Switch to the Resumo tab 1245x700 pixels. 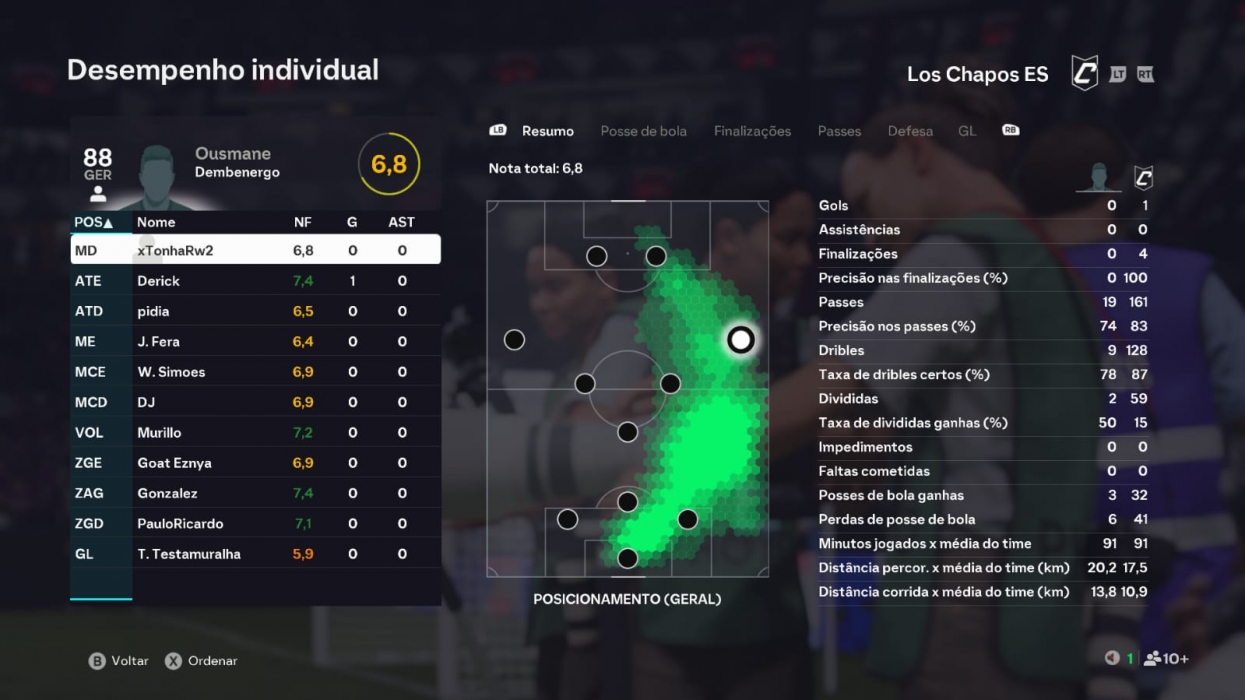tap(547, 131)
